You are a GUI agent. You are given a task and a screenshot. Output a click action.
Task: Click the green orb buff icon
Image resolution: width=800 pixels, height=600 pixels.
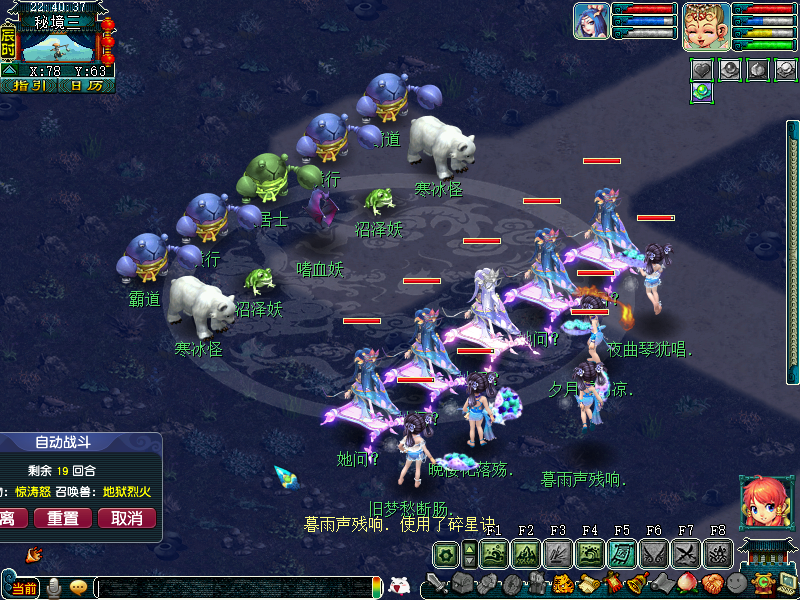[x=702, y=92]
